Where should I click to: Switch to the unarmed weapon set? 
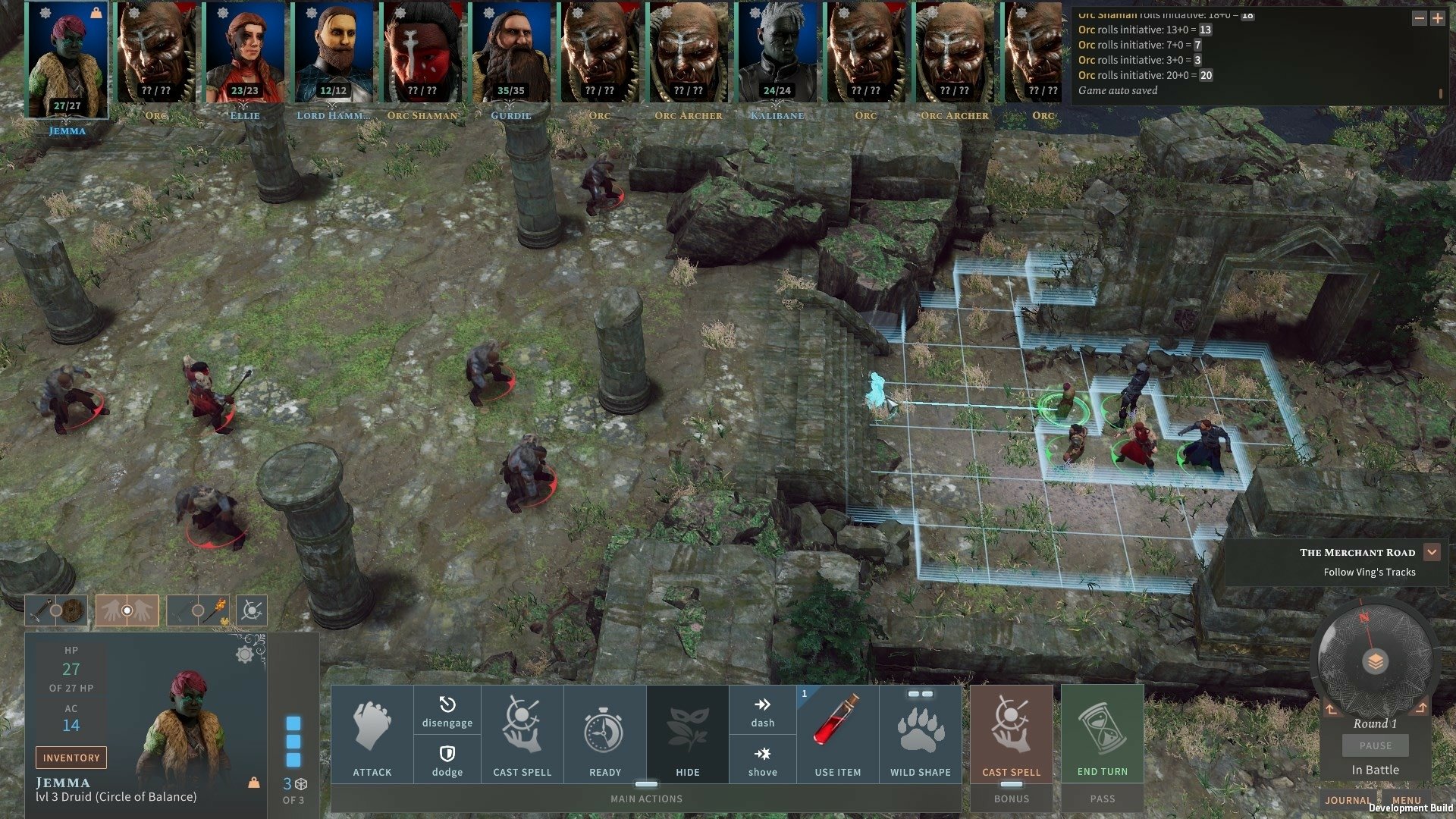tap(126, 609)
